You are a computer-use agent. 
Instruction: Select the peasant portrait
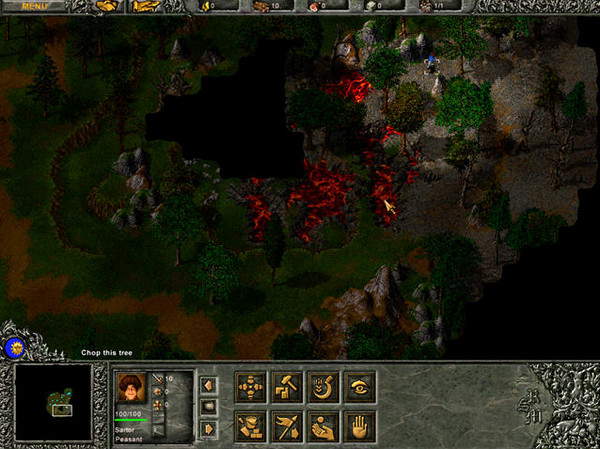point(131,387)
